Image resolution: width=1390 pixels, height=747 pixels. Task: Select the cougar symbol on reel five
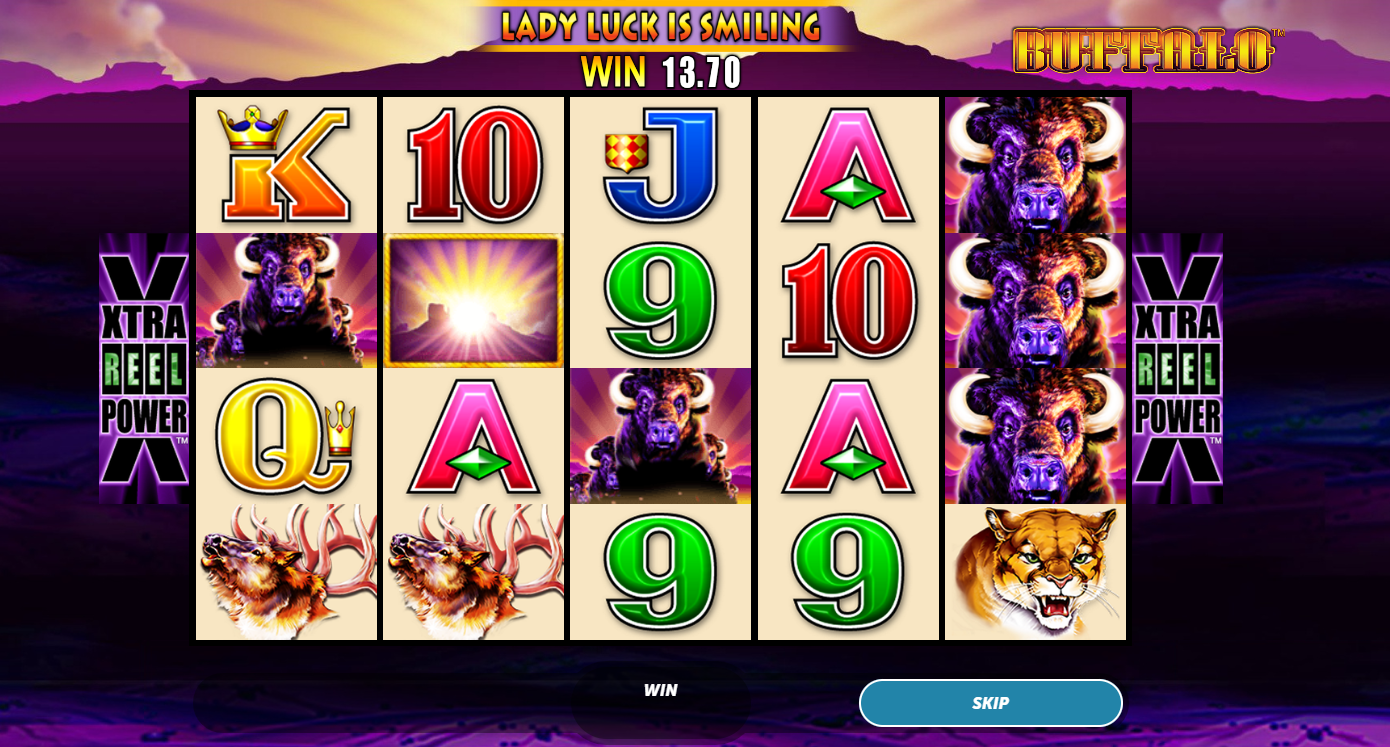pyautogui.click(x=1035, y=572)
